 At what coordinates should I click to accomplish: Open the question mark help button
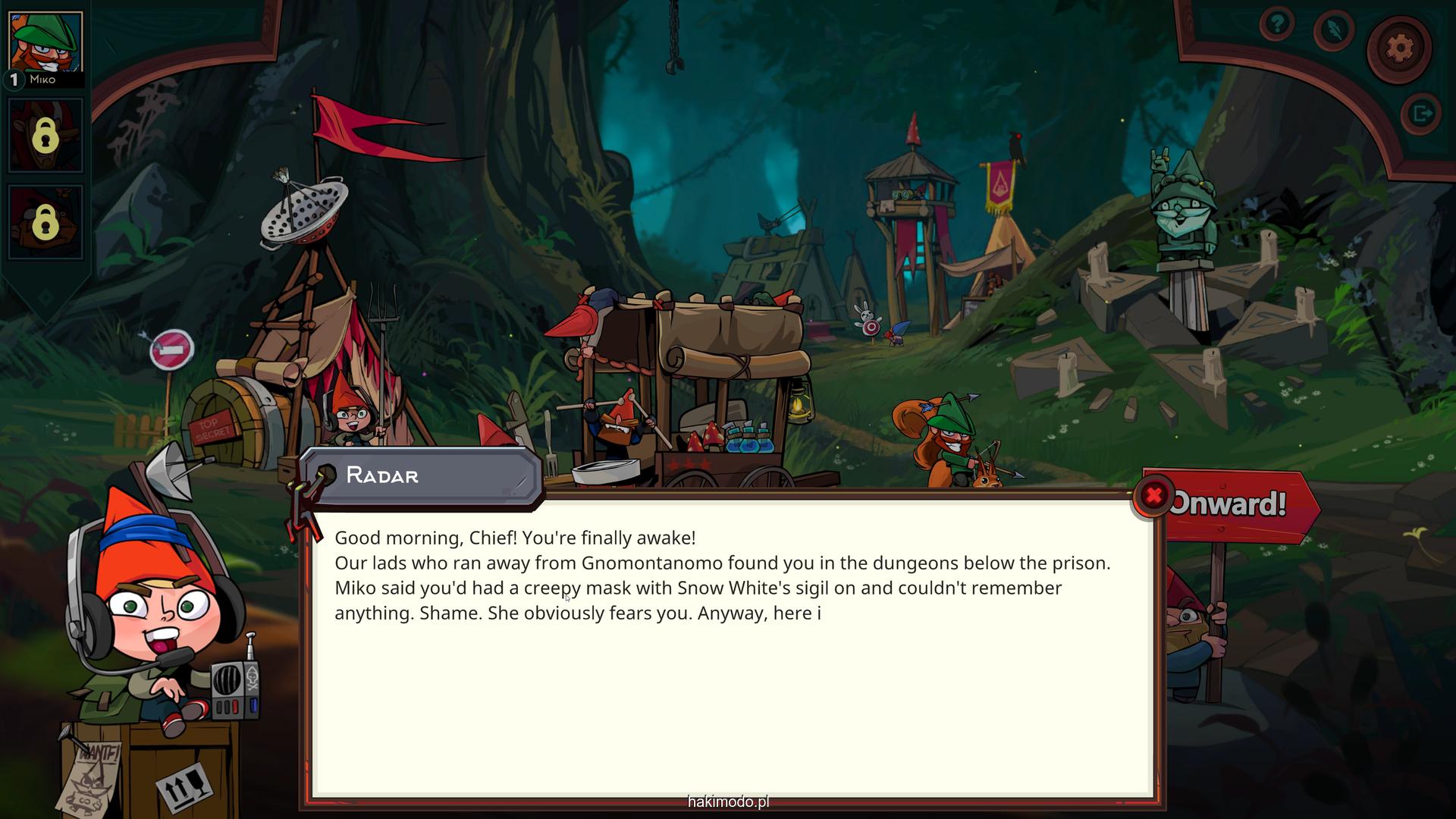pos(1277,25)
